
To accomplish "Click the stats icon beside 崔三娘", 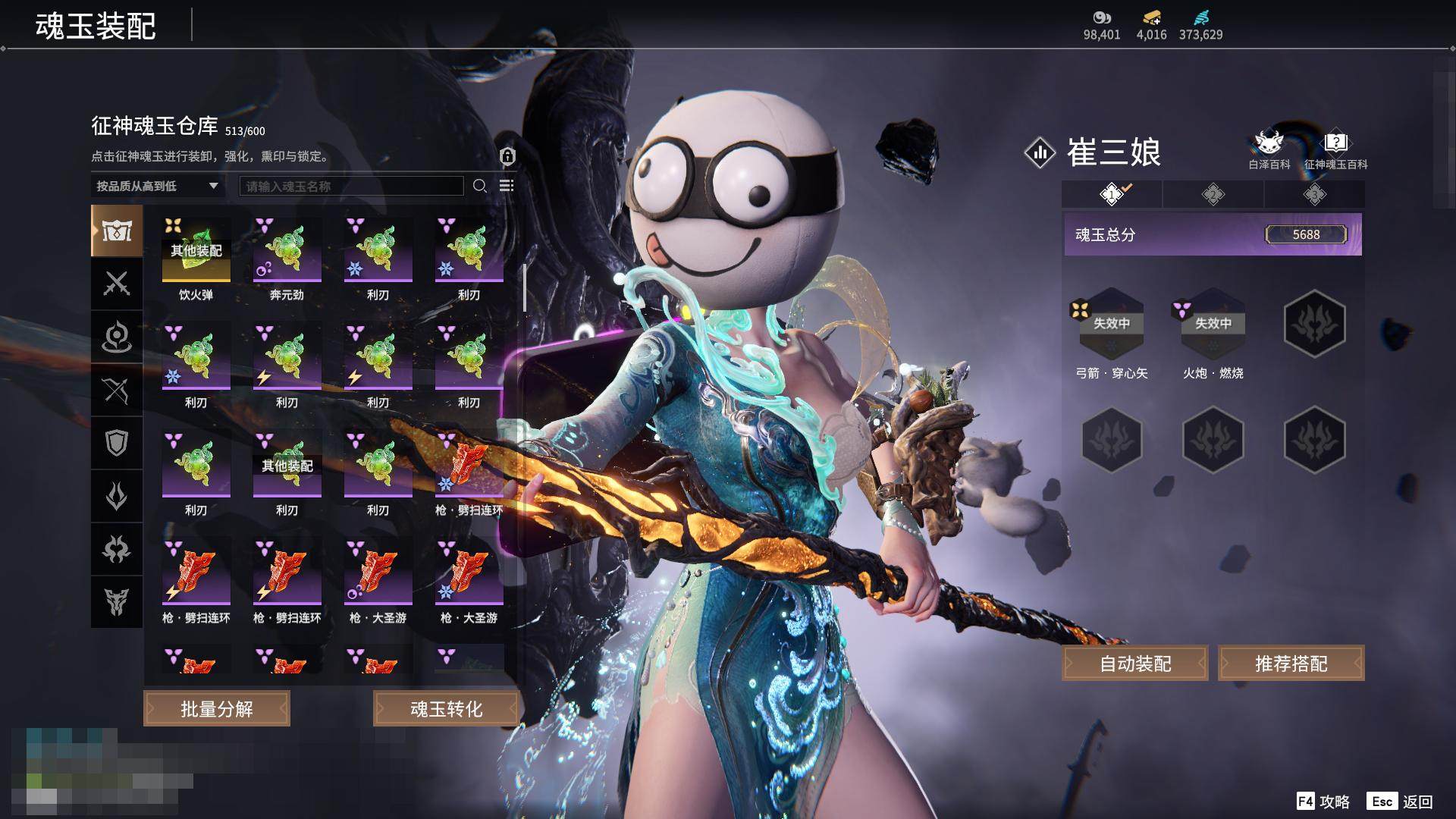I will click(x=1040, y=152).
